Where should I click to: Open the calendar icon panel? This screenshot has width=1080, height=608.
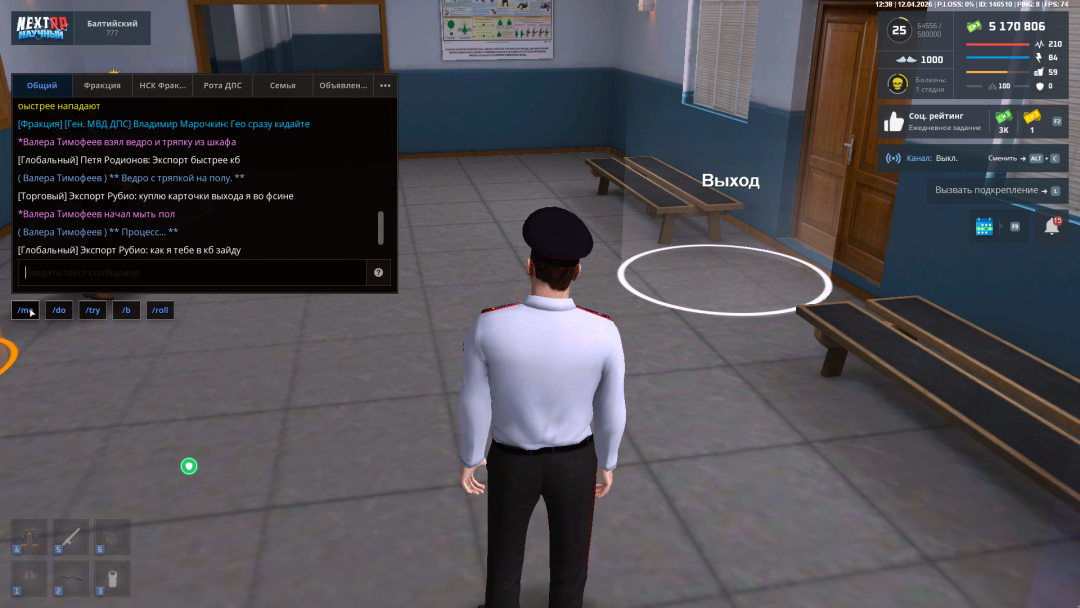click(984, 227)
